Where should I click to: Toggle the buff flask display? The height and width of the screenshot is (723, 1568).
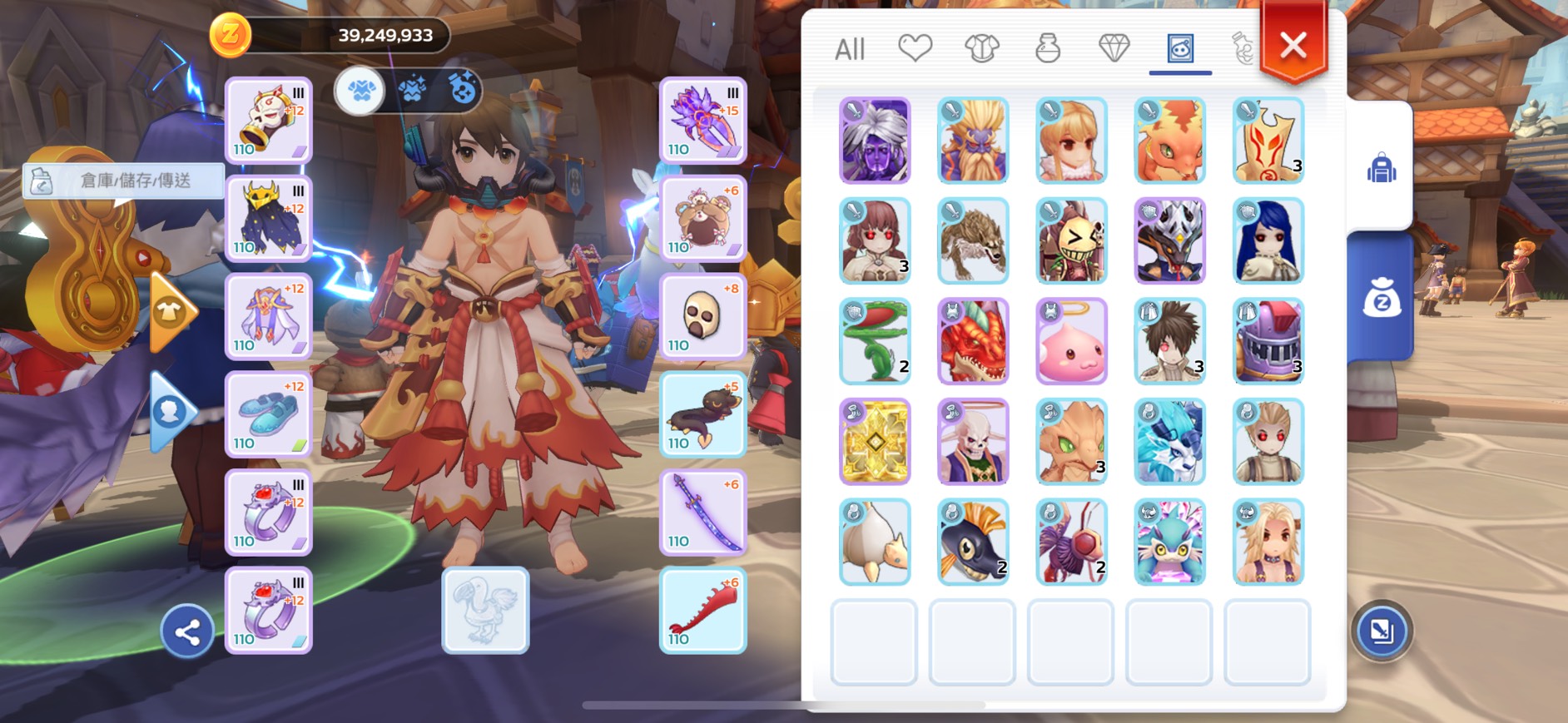click(464, 87)
